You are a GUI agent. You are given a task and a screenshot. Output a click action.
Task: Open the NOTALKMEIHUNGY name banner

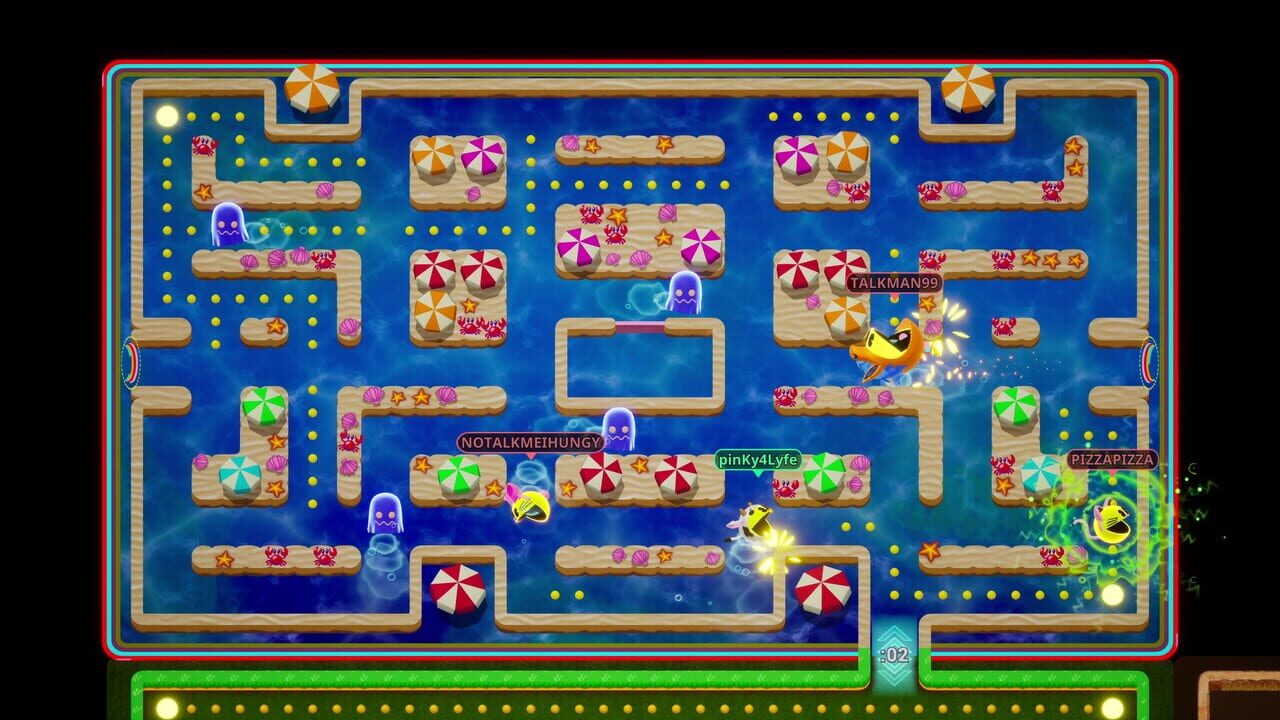[529, 441]
